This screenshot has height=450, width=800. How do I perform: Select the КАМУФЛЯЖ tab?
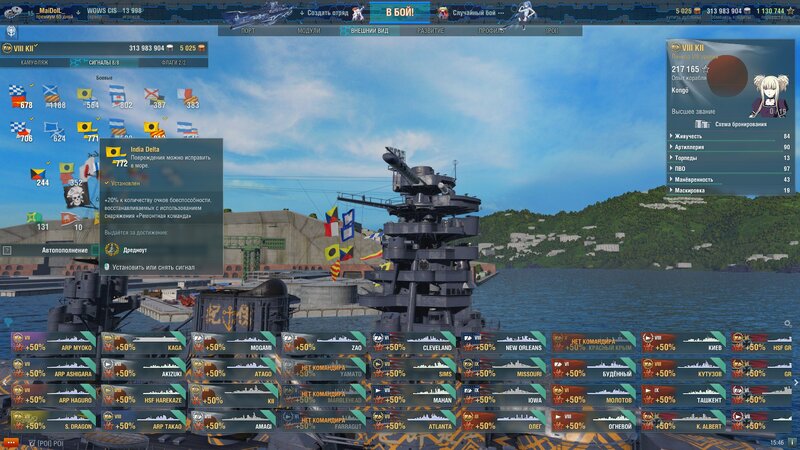[34, 62]
